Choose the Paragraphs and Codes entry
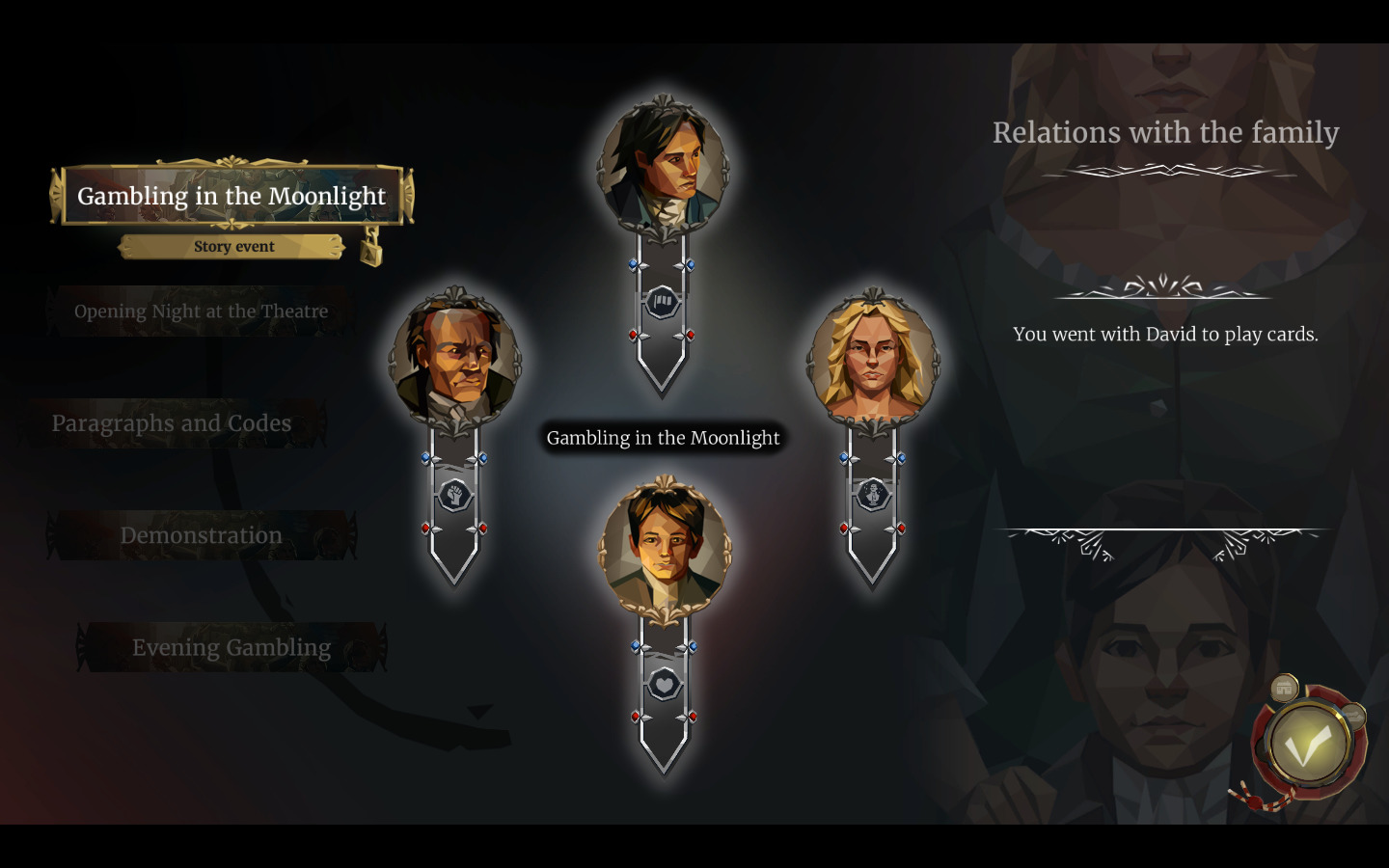The width and height of the screenshot is (1389, 868). coord(172,423)
